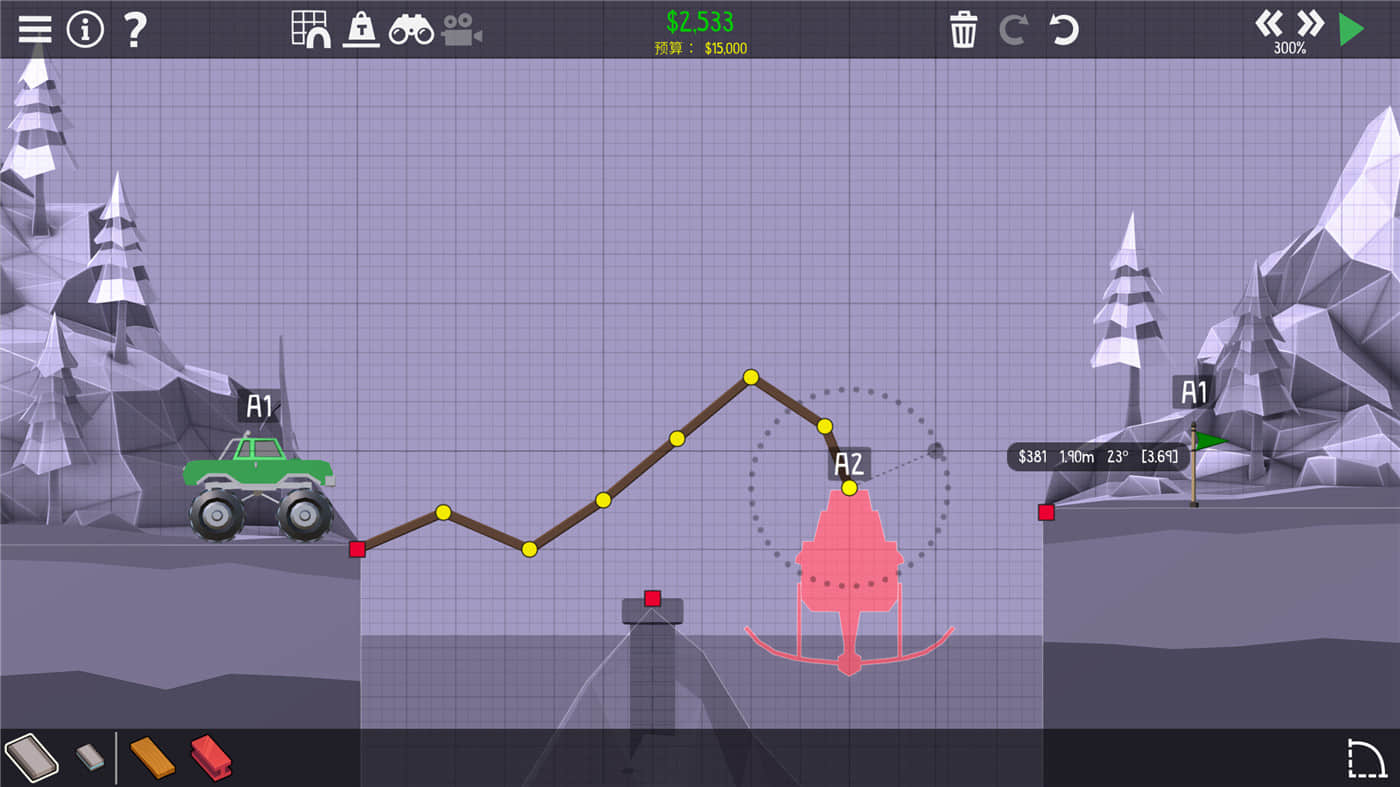Open the help question mark panel

point(135,28)
